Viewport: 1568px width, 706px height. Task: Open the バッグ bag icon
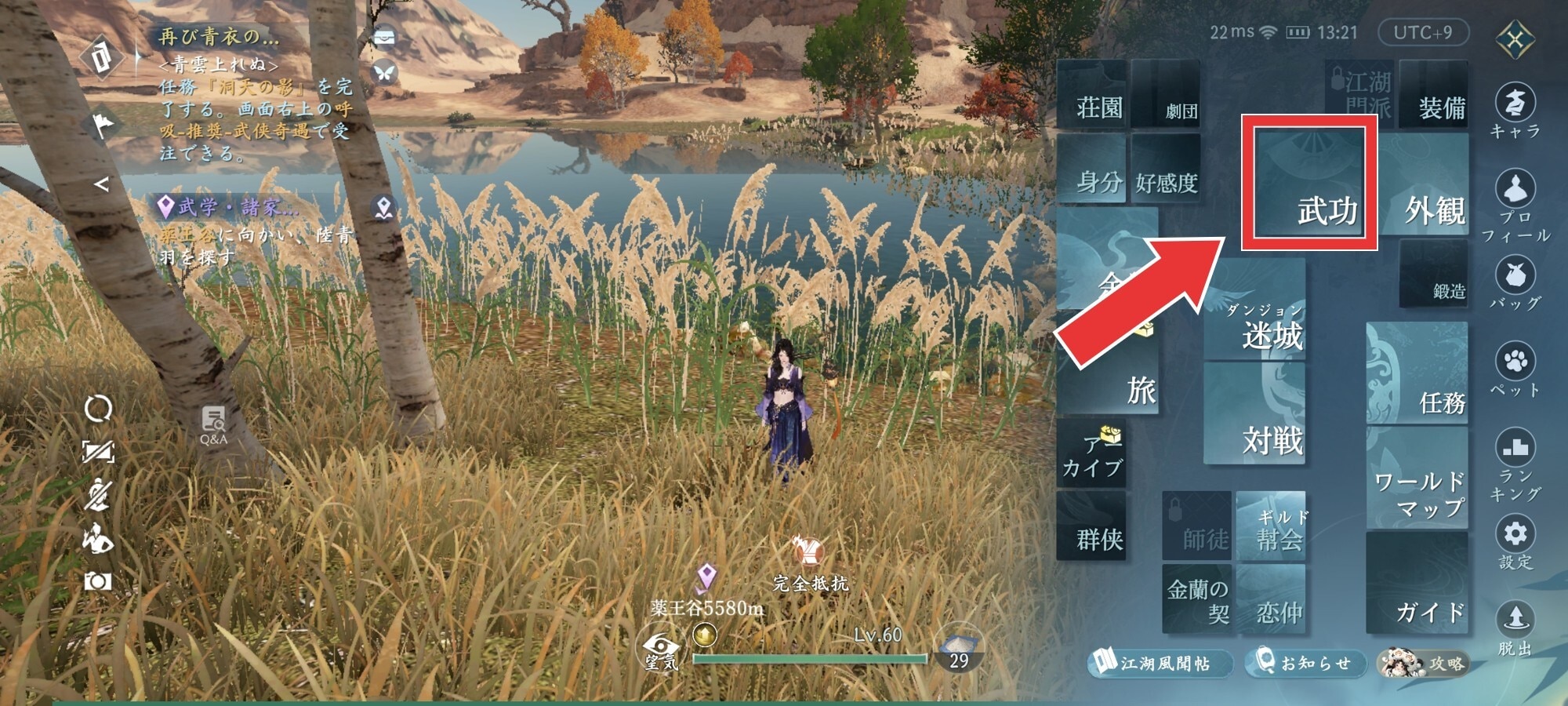click(x=1515, y=284)
